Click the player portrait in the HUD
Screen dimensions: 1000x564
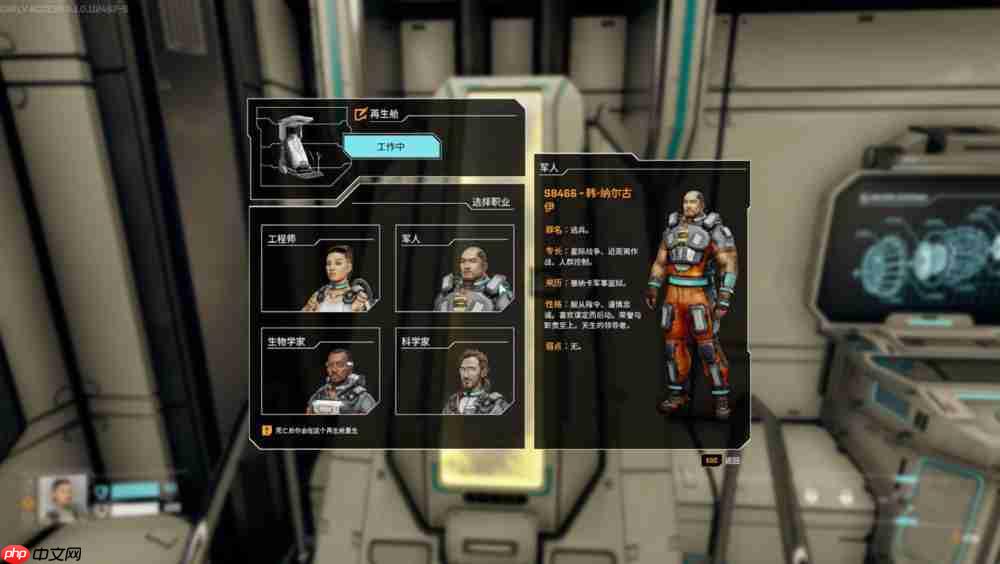coord(62,495)
